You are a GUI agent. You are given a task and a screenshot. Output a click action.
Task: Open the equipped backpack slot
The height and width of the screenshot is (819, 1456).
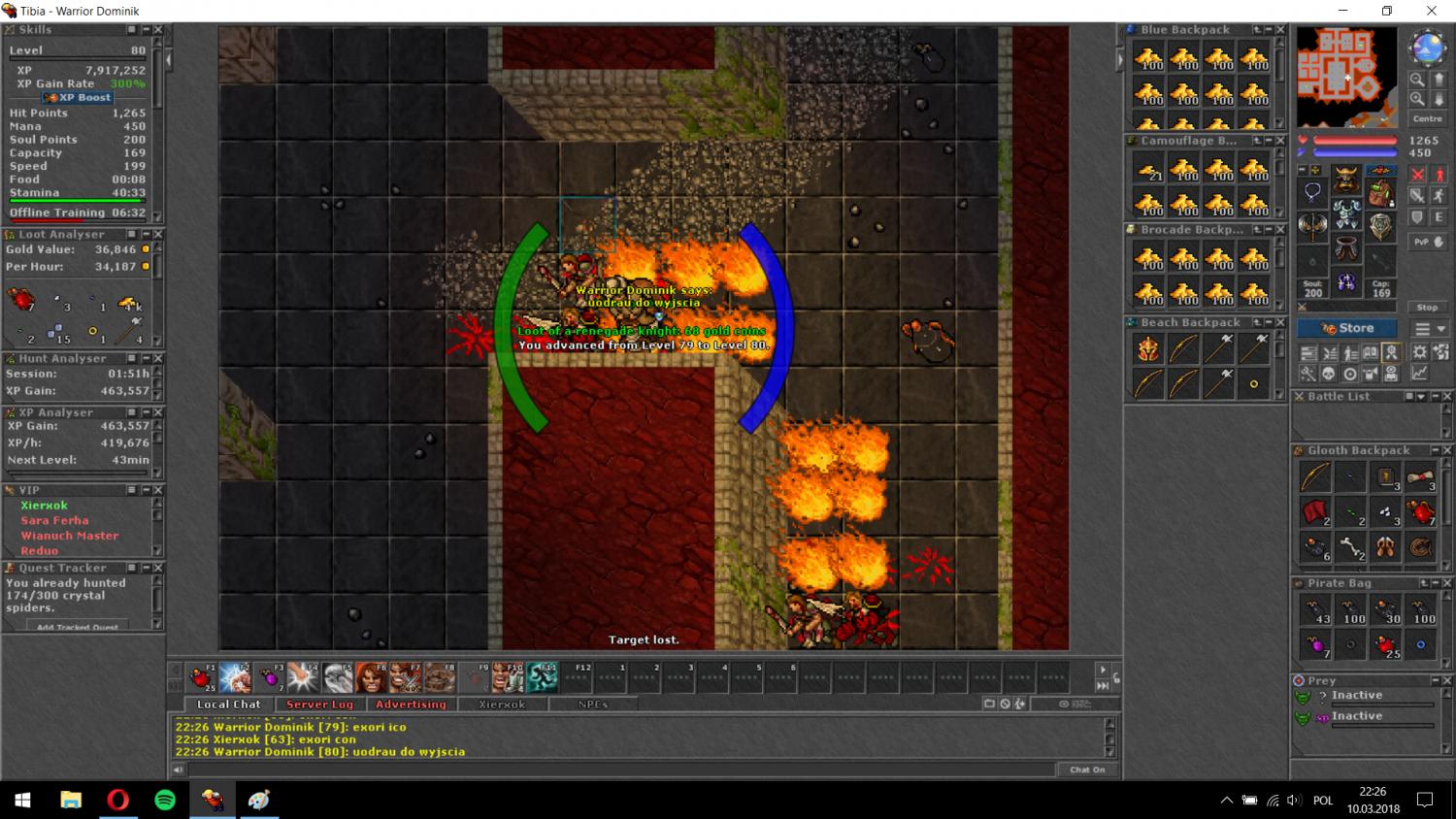[1379, 190]
